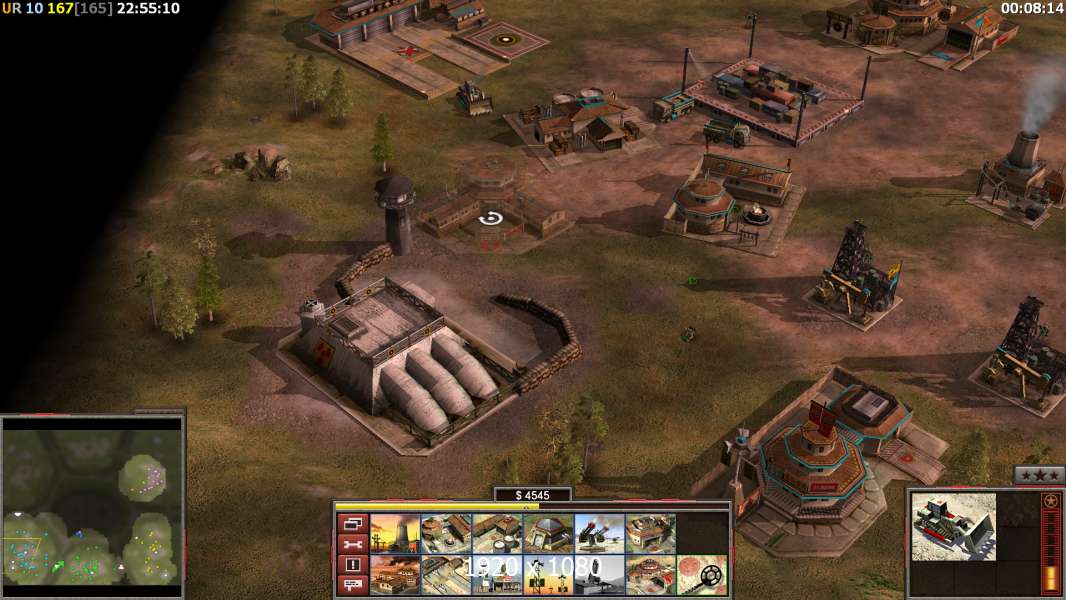The image size is (1066, 600).
Task: Click the star emblem above the power meter
Action: (x=1050, y=500)
